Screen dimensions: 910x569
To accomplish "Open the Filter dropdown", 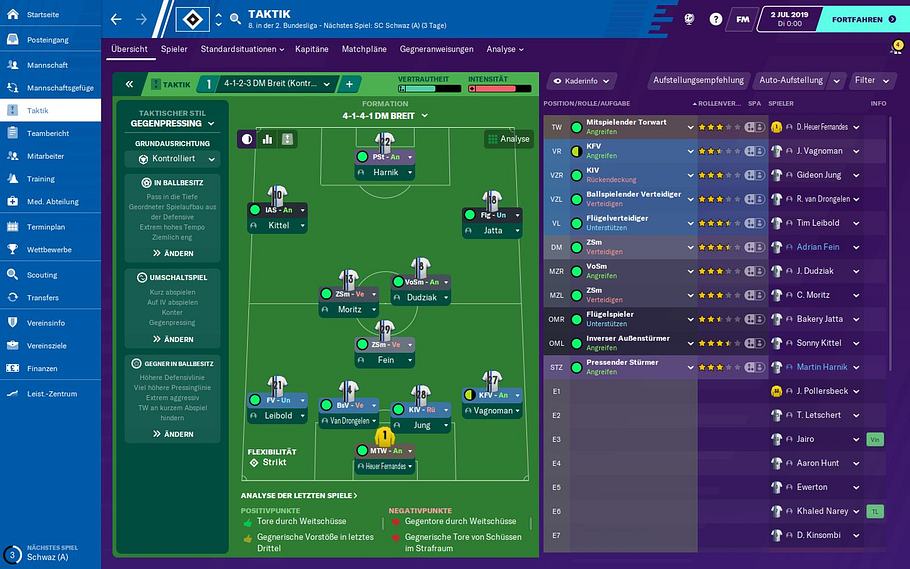I will click(870, 80).
